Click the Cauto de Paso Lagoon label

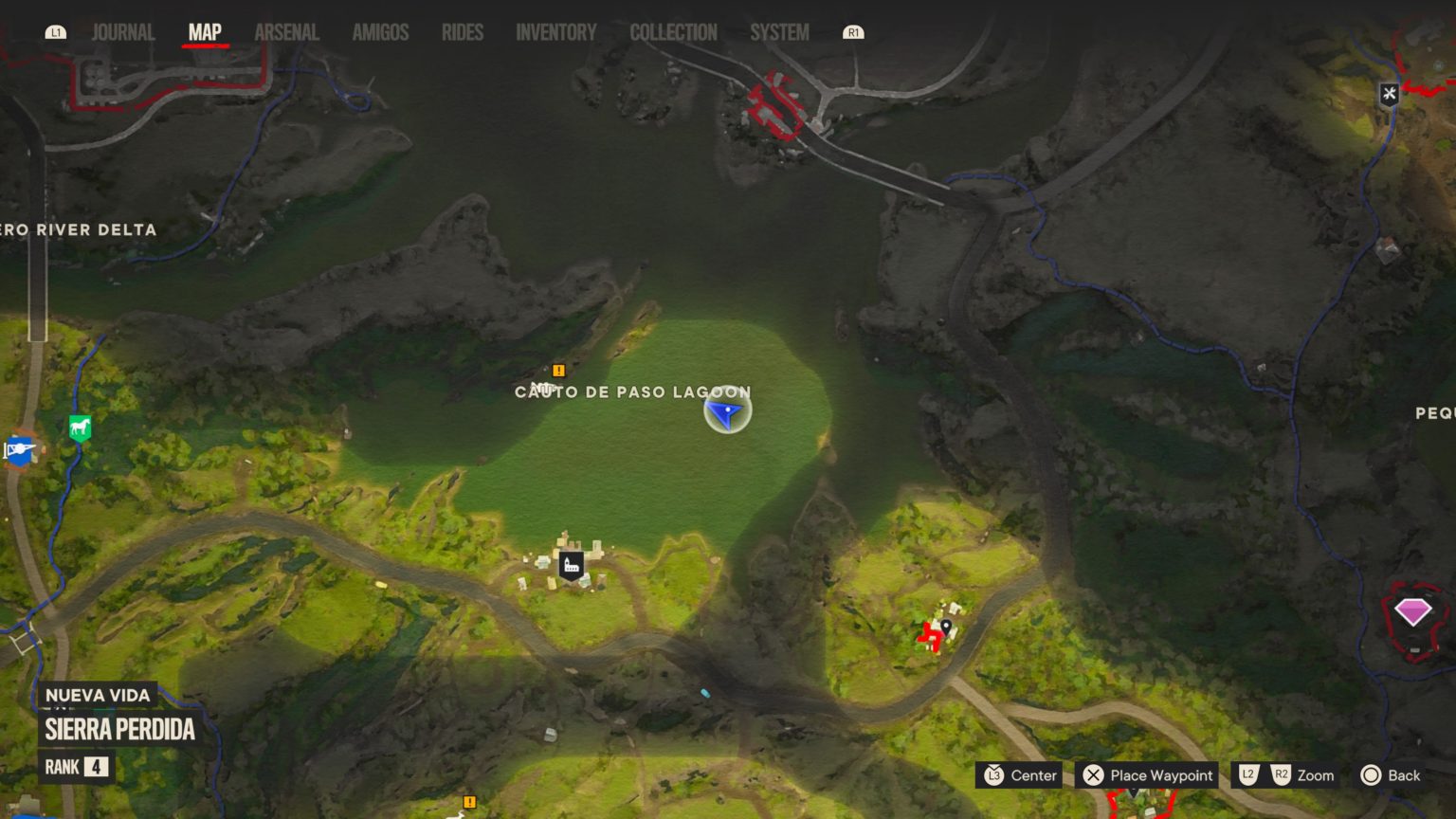click(x=633, y=391)
